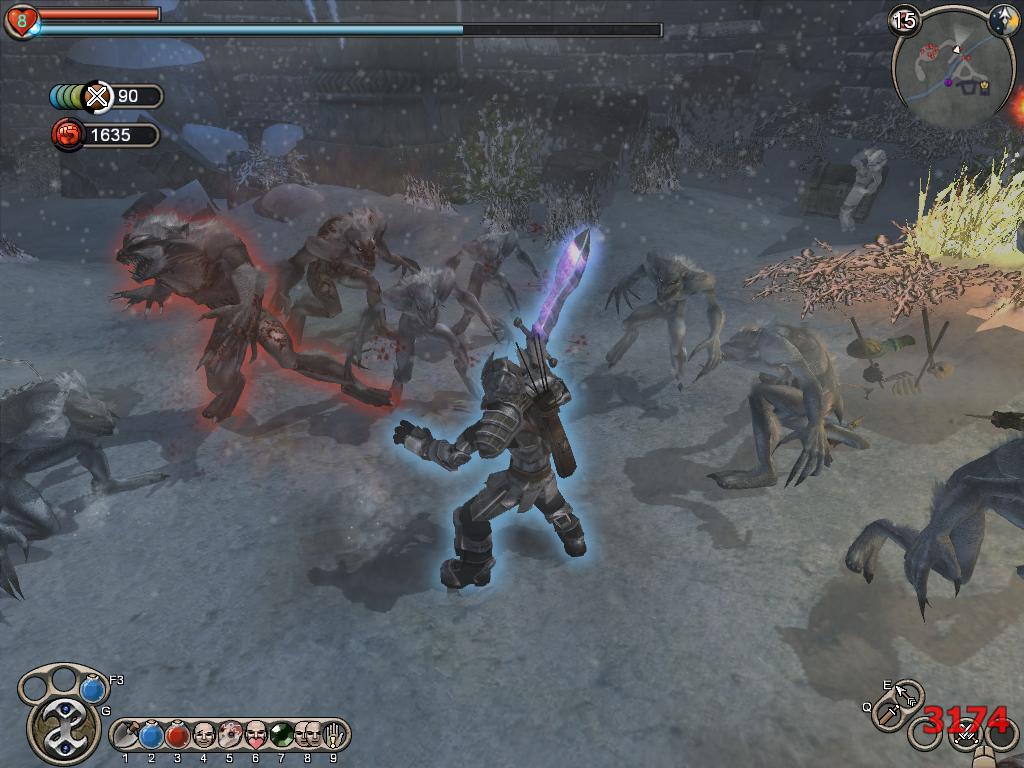Click the red fist experience icon

click(x=67, y=134)
